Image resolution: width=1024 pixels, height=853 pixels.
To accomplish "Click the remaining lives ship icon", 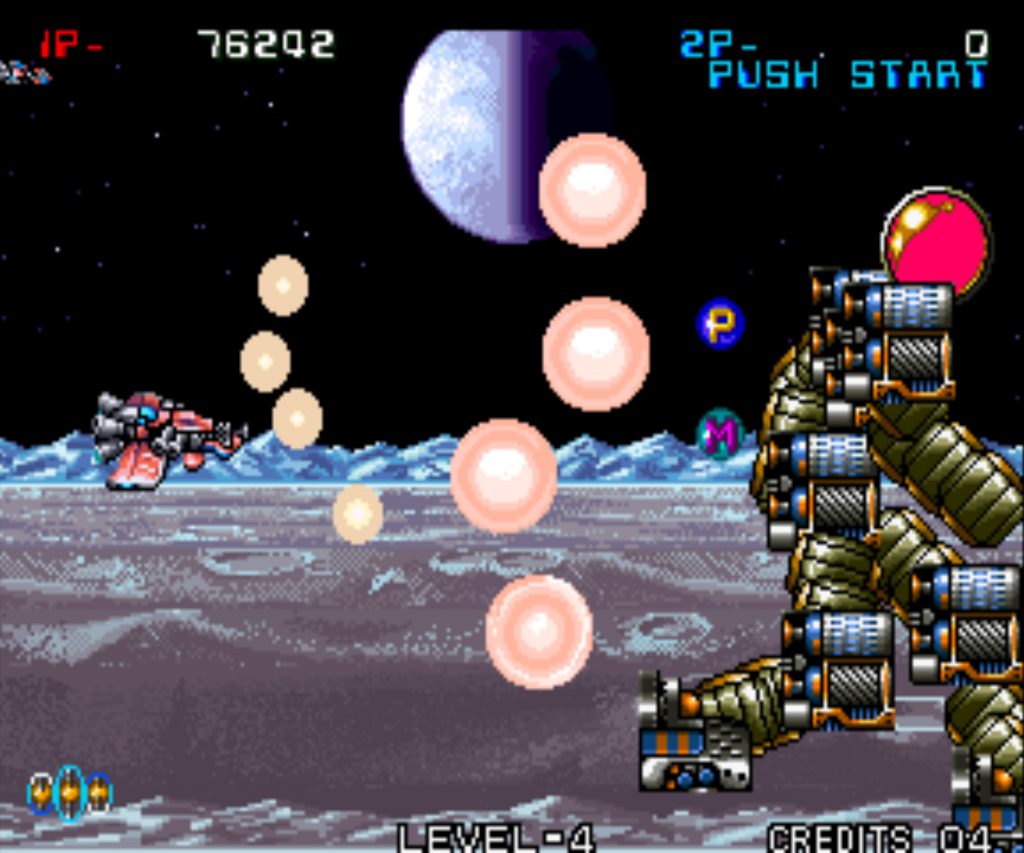I will [24, 73].
